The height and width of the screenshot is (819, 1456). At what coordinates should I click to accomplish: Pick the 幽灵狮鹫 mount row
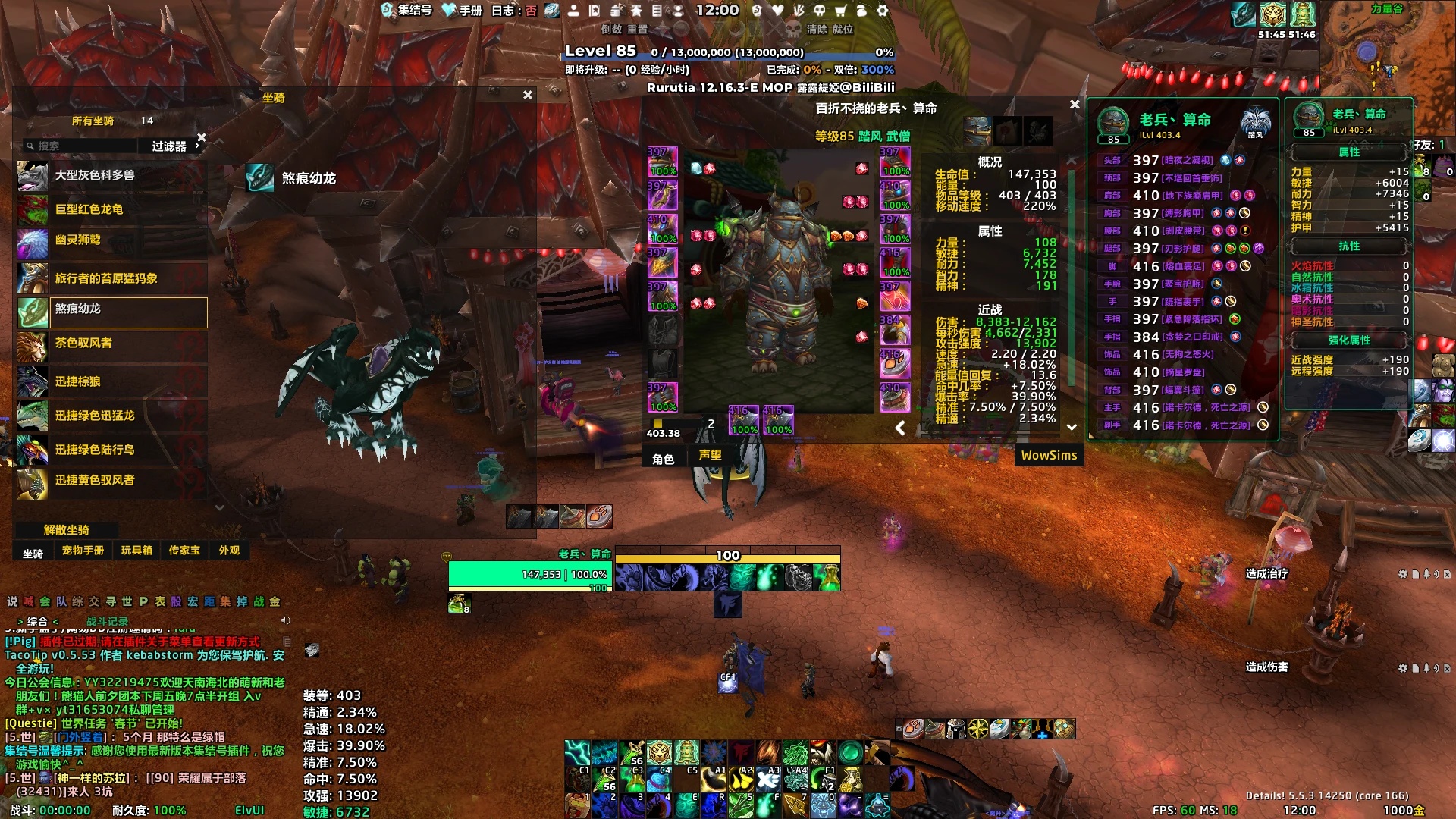(x=112, y=240)
